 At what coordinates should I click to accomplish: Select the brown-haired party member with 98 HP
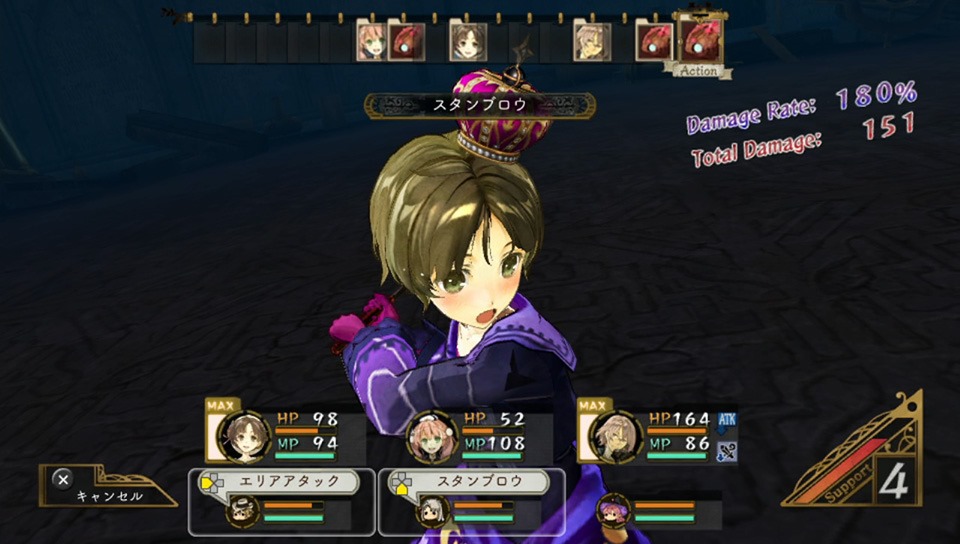coord(243,434)
